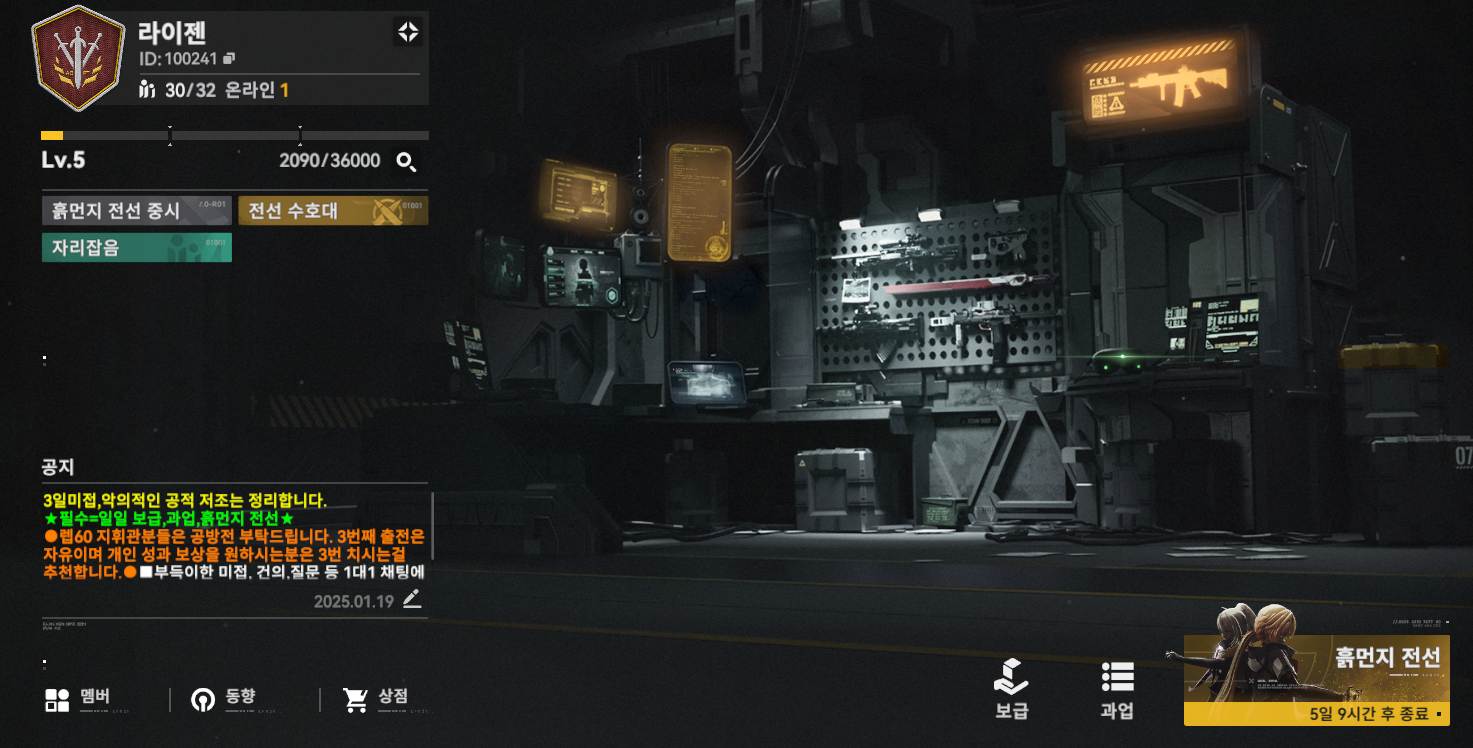Copy the guild ID 100241
This screenshot has width=1473, height=748.
pos(229,59)
